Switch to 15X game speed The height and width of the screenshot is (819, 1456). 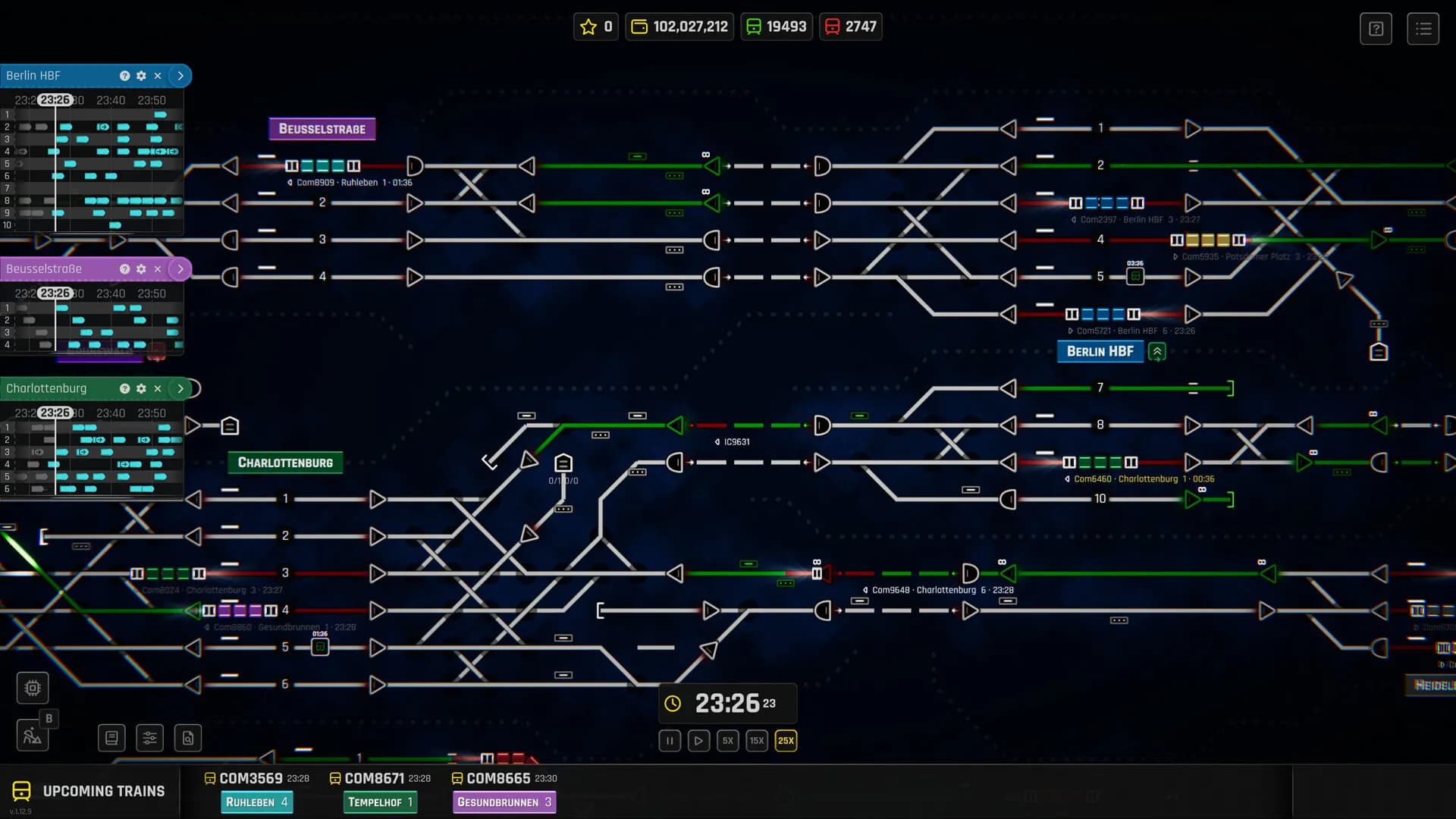756,741
